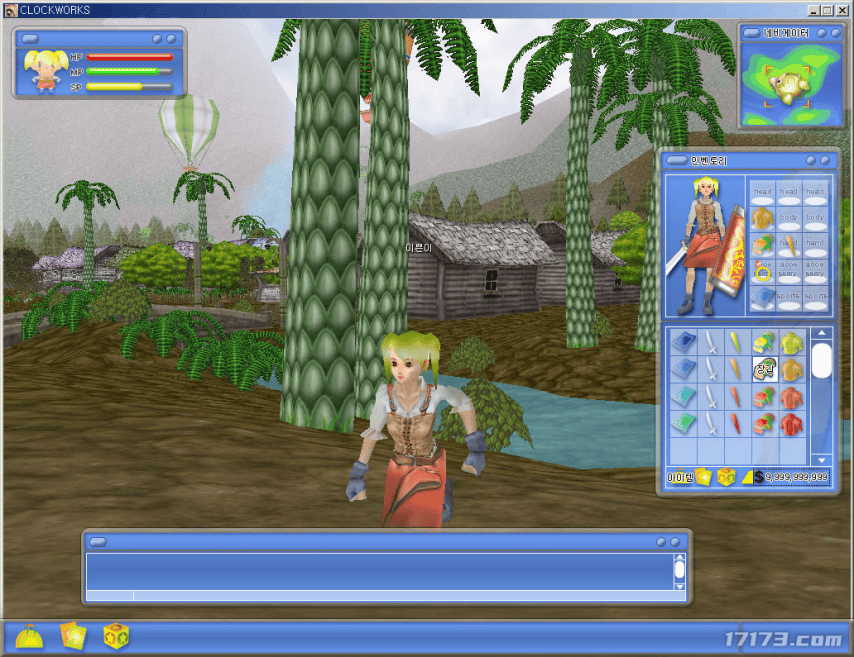The image size is (854, 657).
Task: Select the equipped orange shirt body slot
Action: (x=763, y=217)
